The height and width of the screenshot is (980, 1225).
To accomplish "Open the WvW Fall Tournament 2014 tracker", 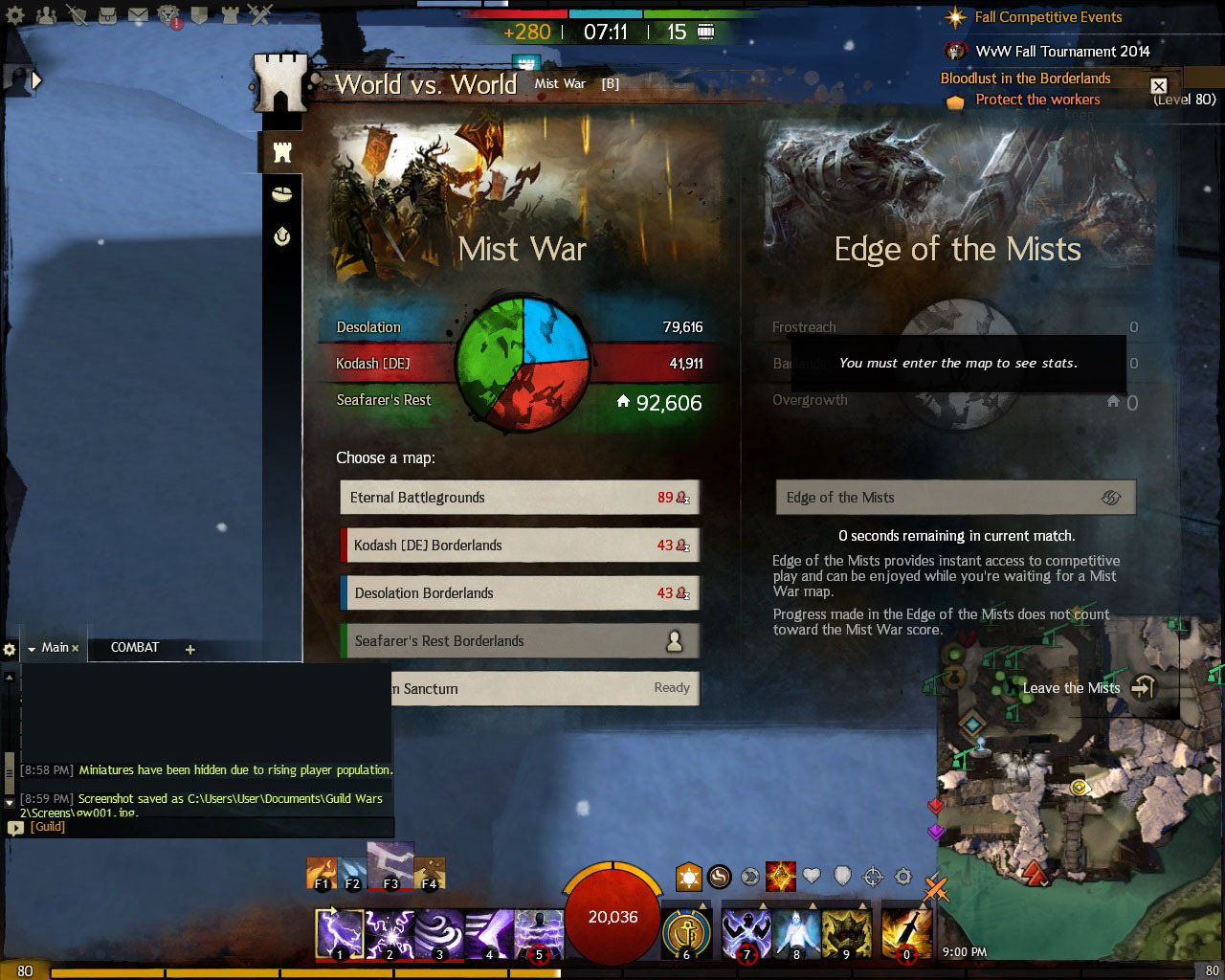I will (x=1062, y=52).
